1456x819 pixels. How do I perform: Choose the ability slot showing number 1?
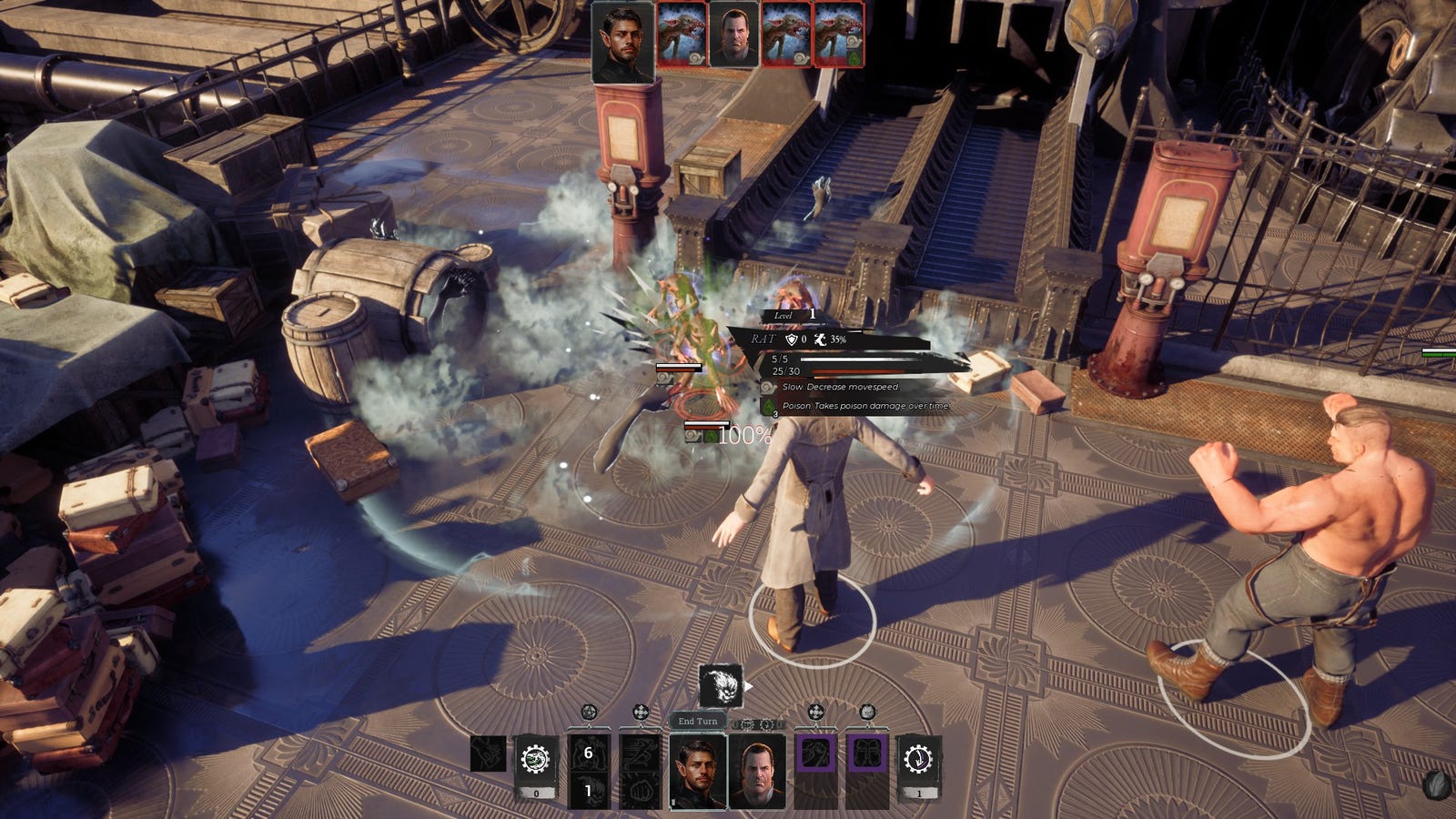[588, 791]
